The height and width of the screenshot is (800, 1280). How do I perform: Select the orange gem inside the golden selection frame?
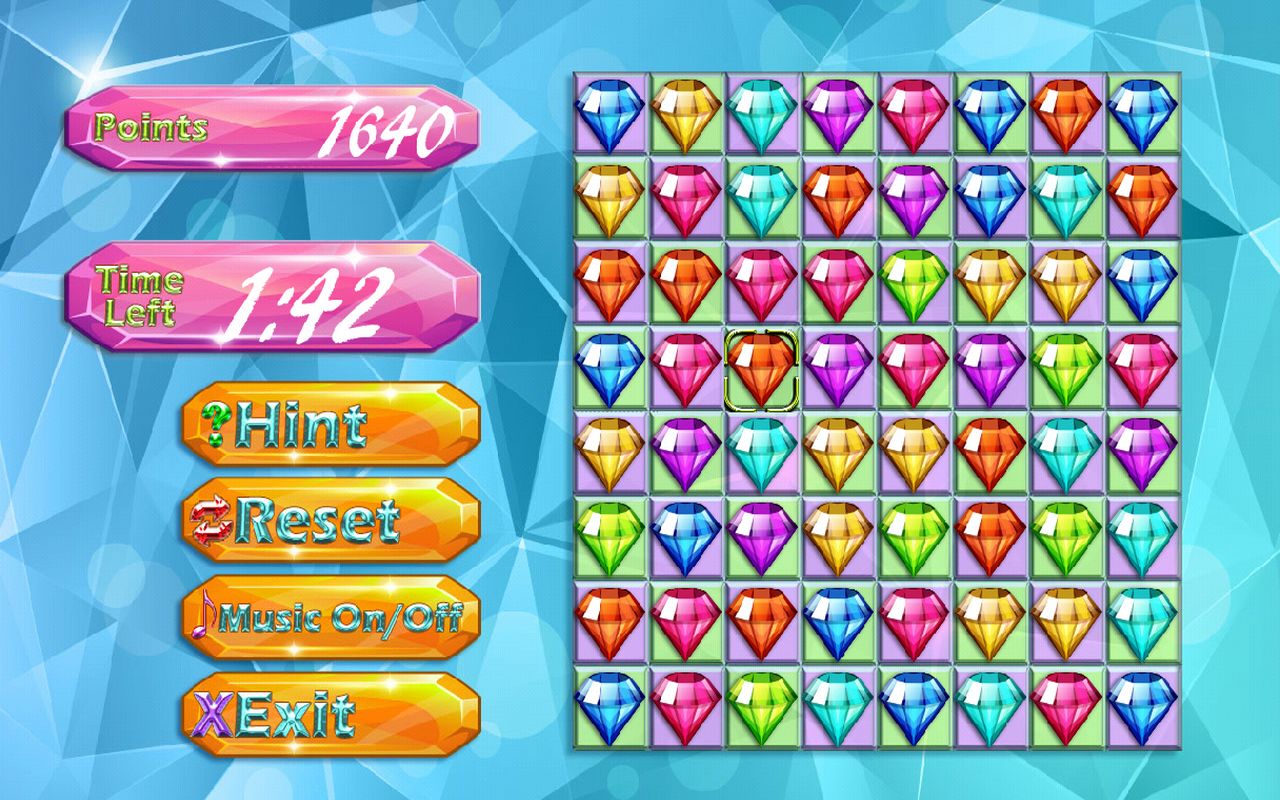click(x=762, y=372)
